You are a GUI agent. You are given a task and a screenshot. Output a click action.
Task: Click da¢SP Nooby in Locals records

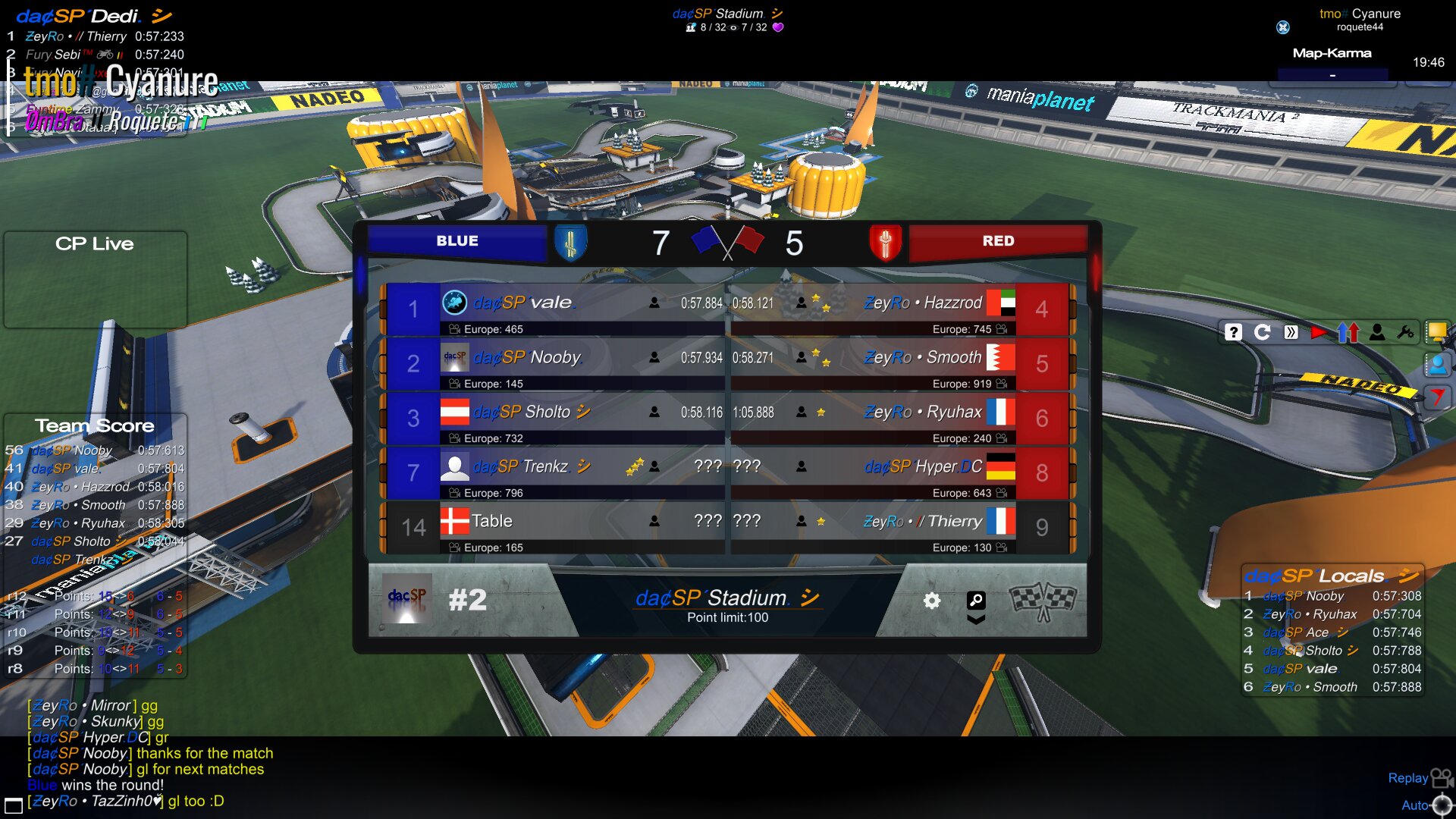tap(1304, 596)
